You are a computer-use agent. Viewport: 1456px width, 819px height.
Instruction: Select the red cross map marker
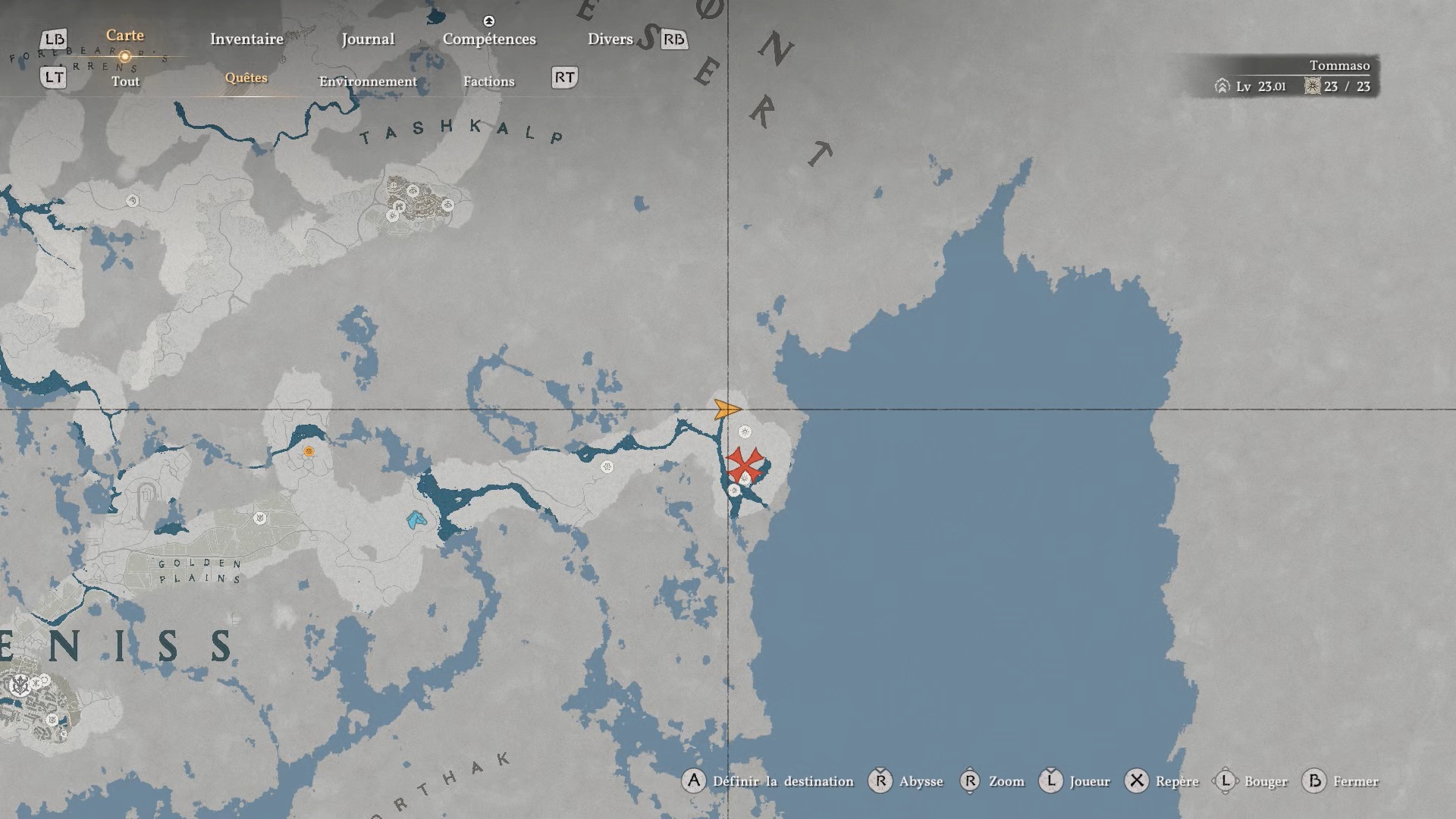745,463
